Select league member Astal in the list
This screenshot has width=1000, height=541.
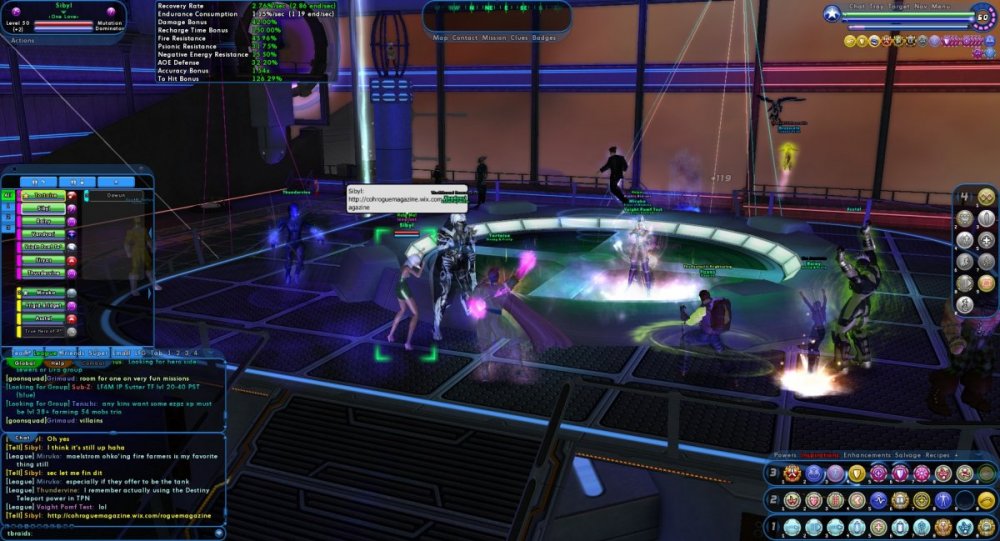[43, 318]
